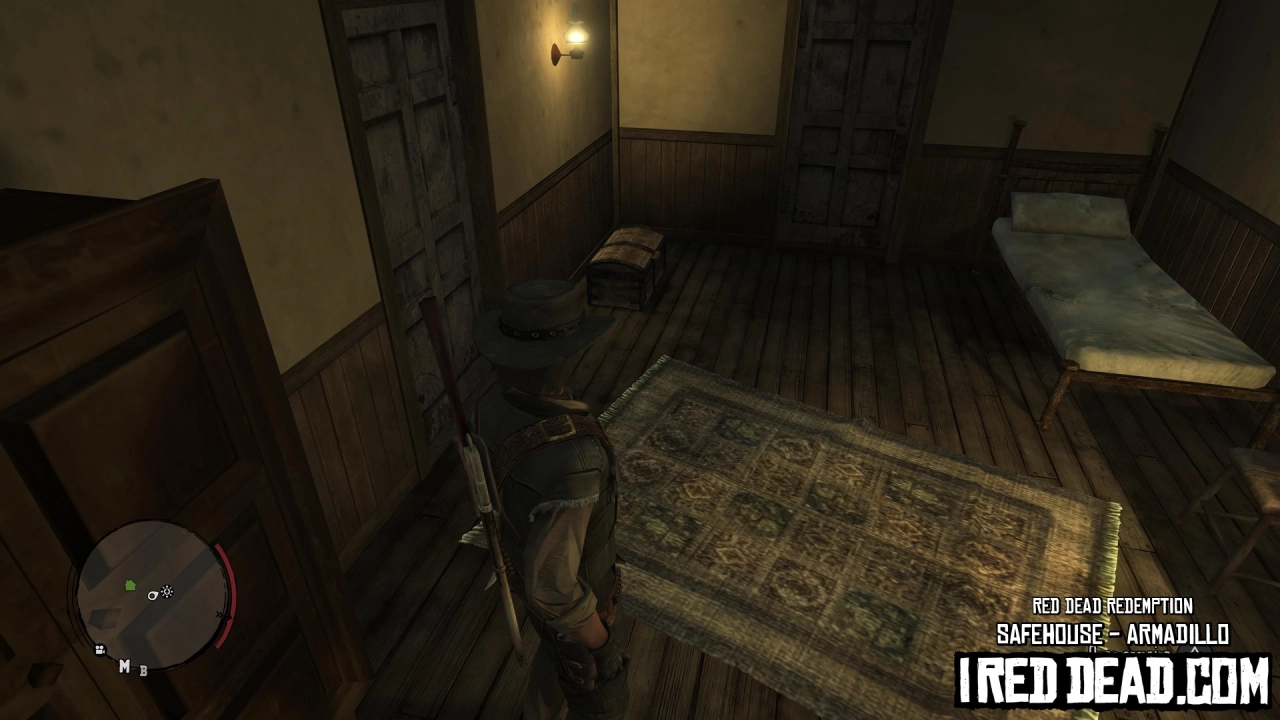Click the dark doorway icon shape on the minimap

click(106, 619)
